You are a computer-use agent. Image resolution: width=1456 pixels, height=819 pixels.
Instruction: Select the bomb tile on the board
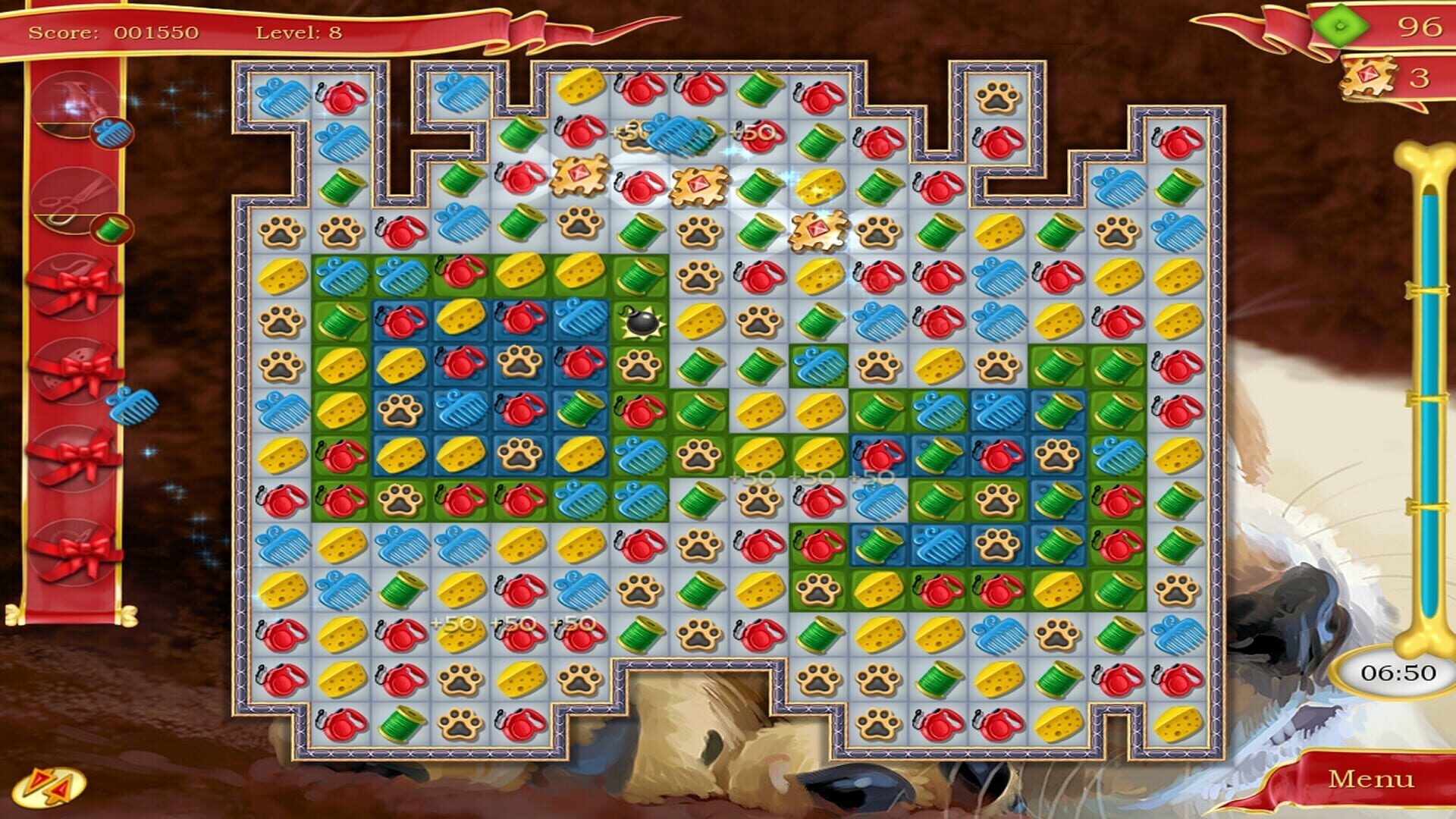(x=641, y=322)
